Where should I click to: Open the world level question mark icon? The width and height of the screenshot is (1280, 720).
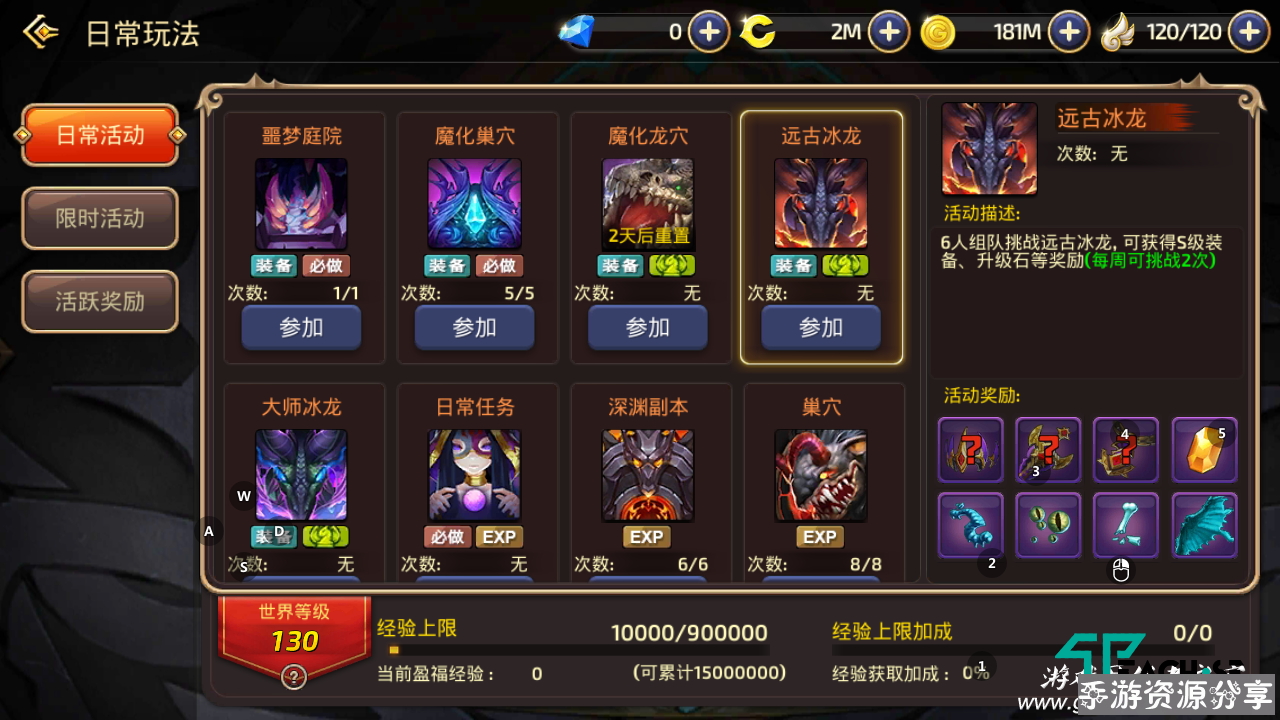292,676
